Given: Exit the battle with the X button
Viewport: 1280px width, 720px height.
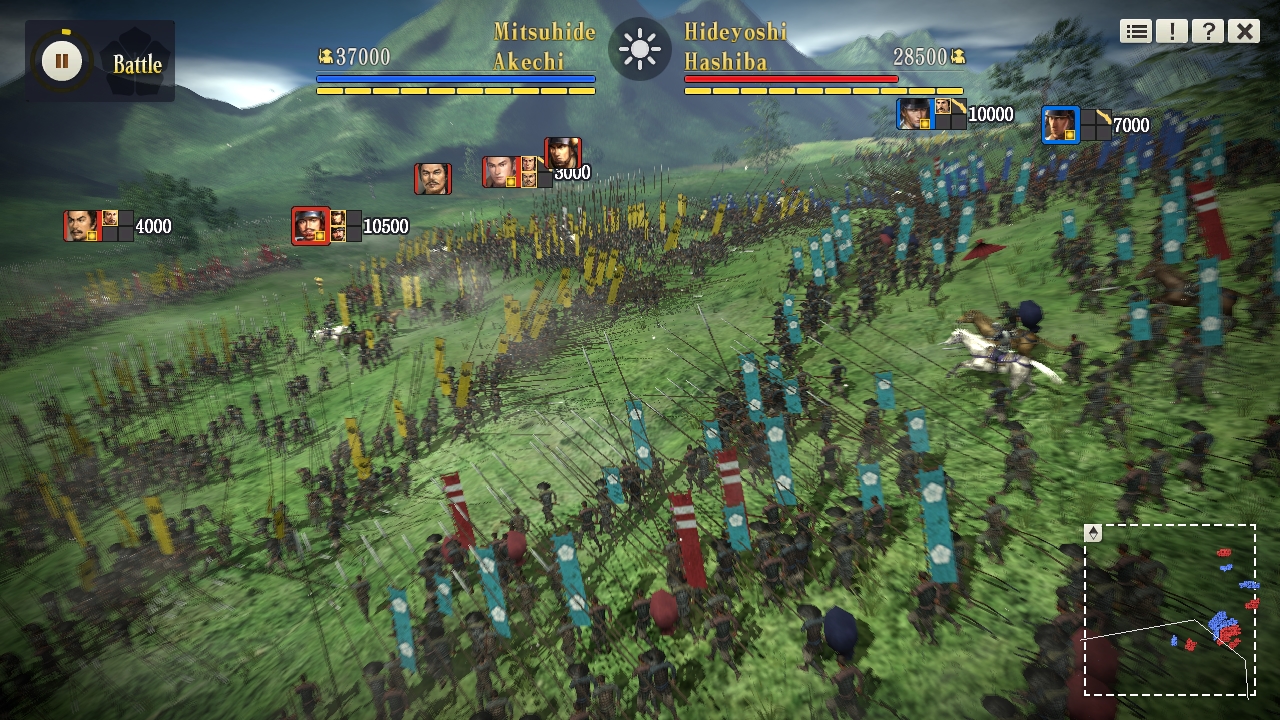Looking at the screenshot, I should (1243, 30).
